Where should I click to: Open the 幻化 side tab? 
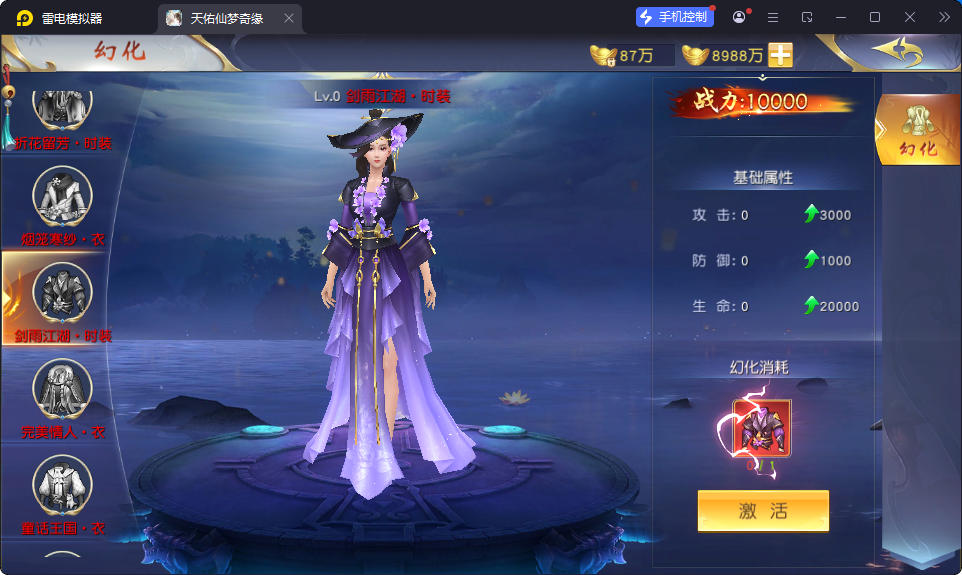(917, 130)
